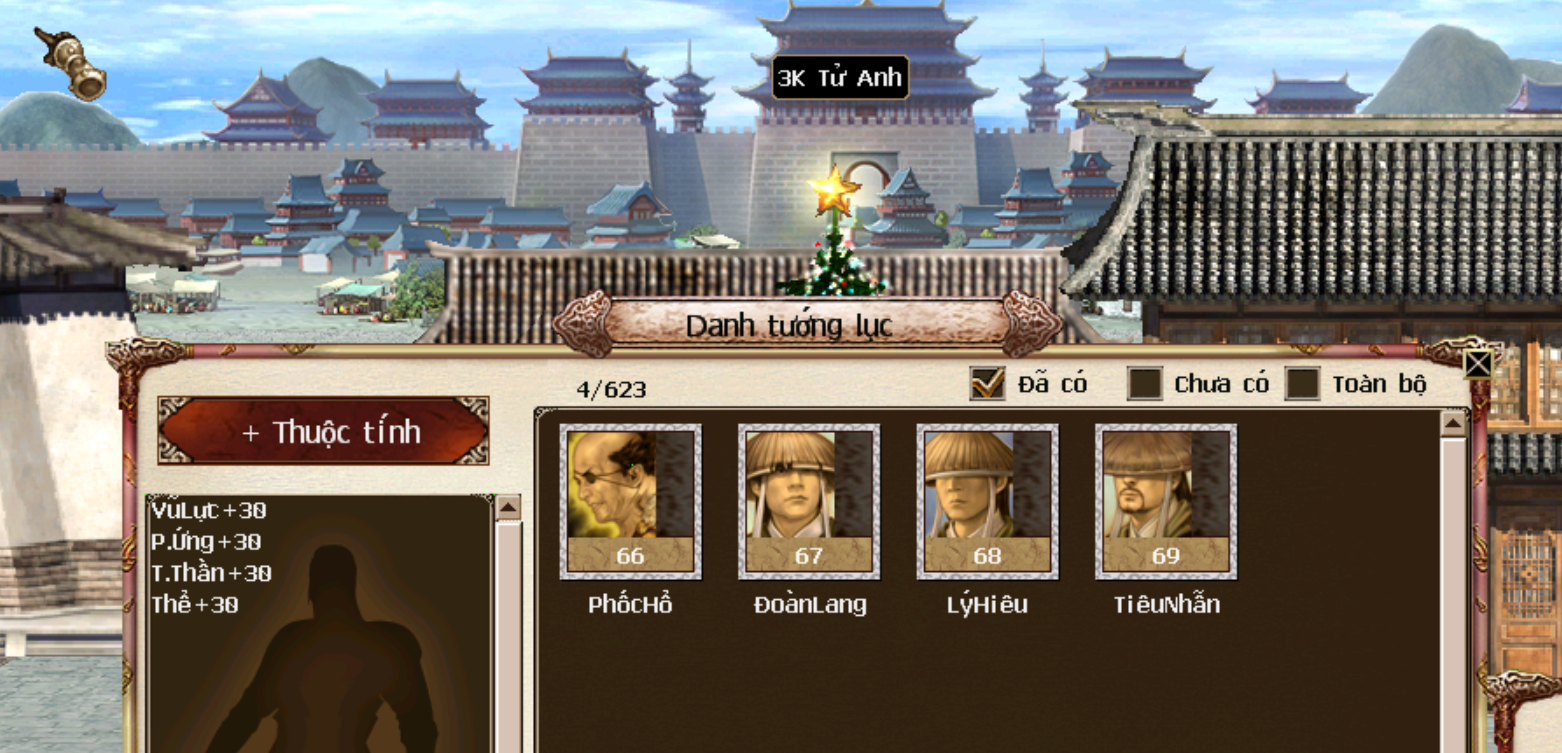Enable the Chưa có filter checkbox
Screen dimensions: 1562x753
(x=1145, y=383)
